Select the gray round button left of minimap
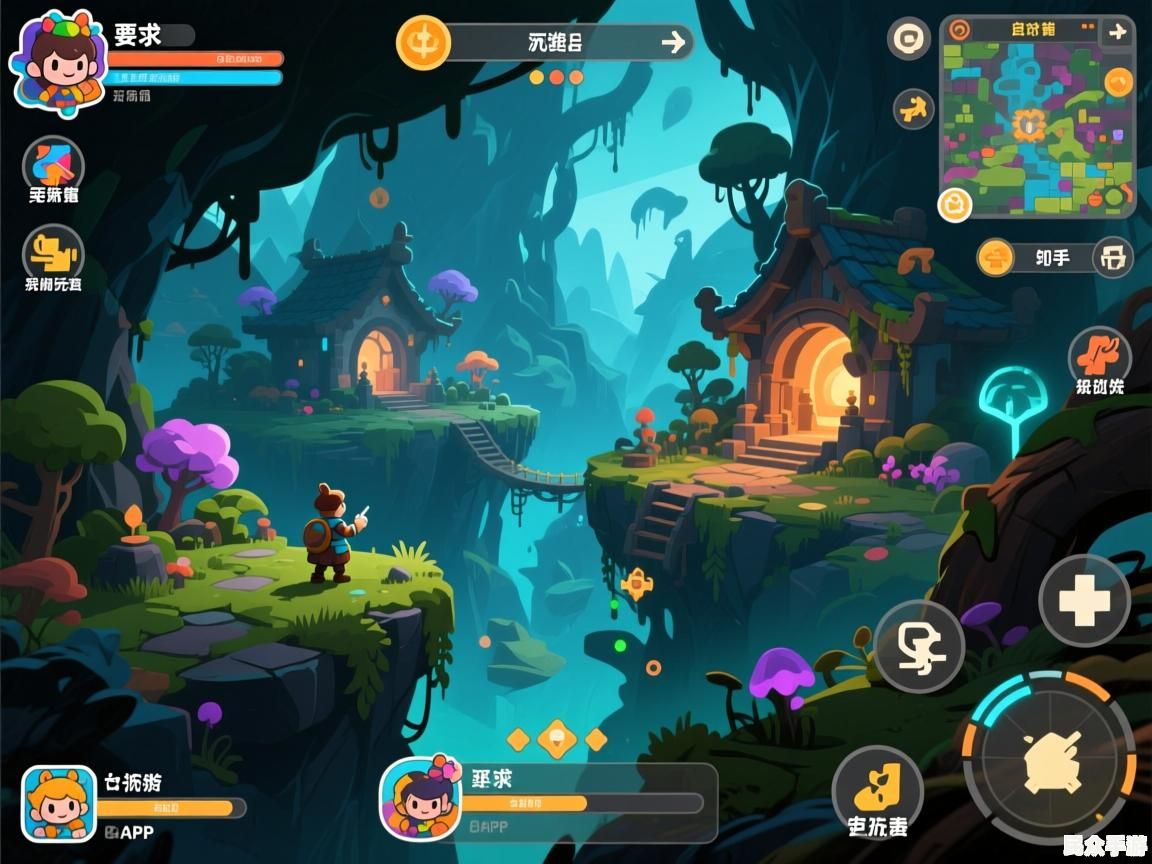 click(x=909, y=39)
